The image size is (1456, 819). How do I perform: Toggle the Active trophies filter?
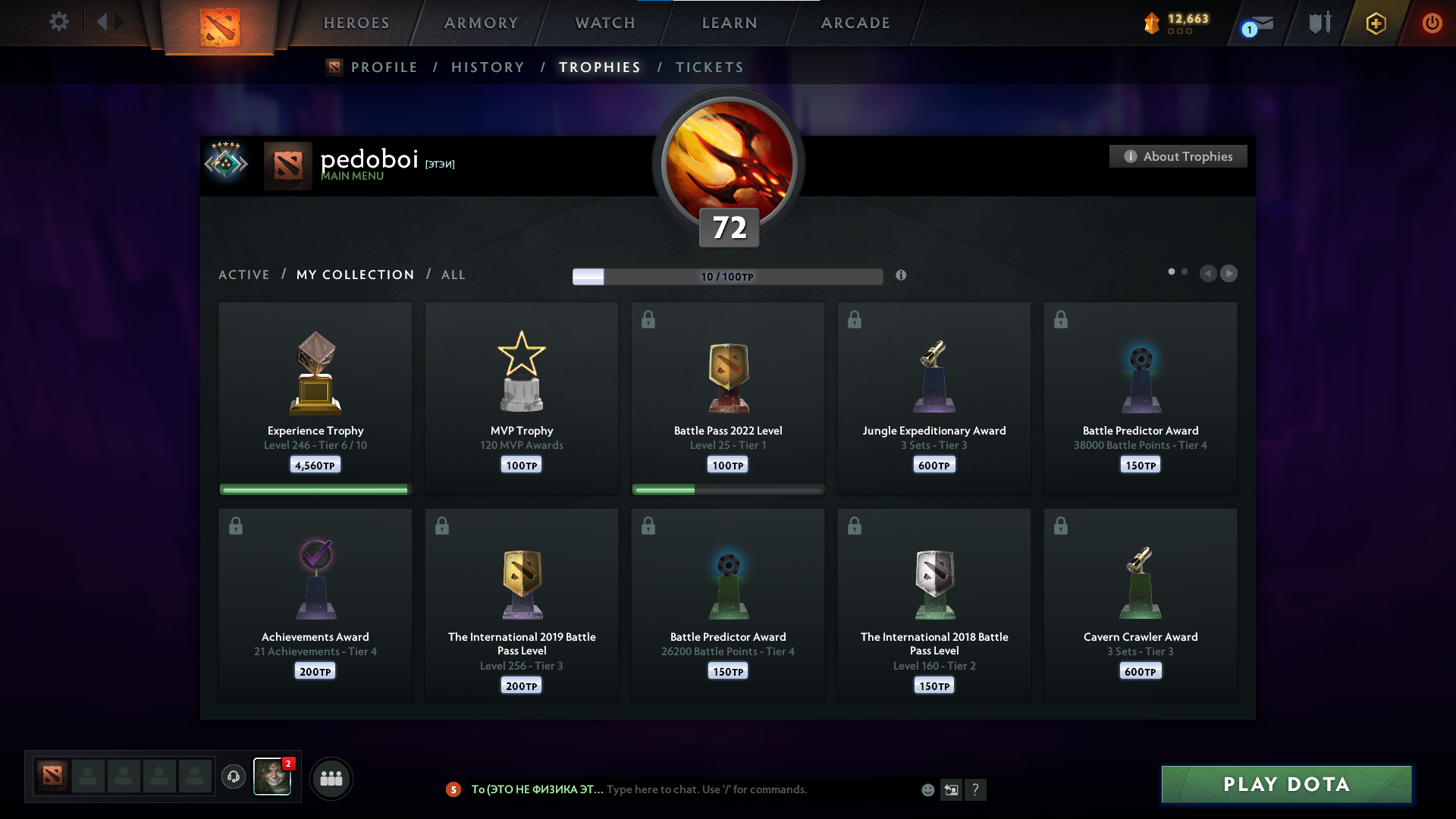click(244, 275)
